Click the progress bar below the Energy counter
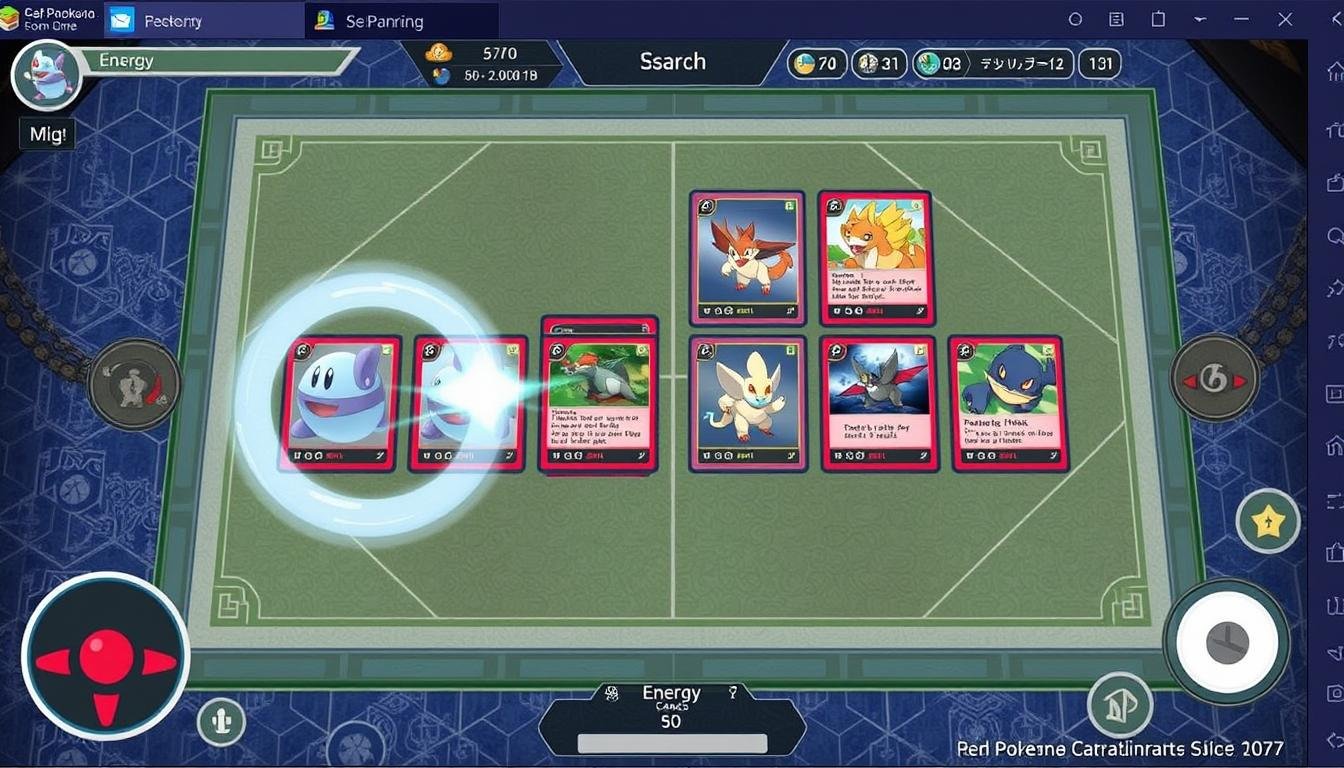The width and height of the screenshot is (1344, 768). point(671,745)
